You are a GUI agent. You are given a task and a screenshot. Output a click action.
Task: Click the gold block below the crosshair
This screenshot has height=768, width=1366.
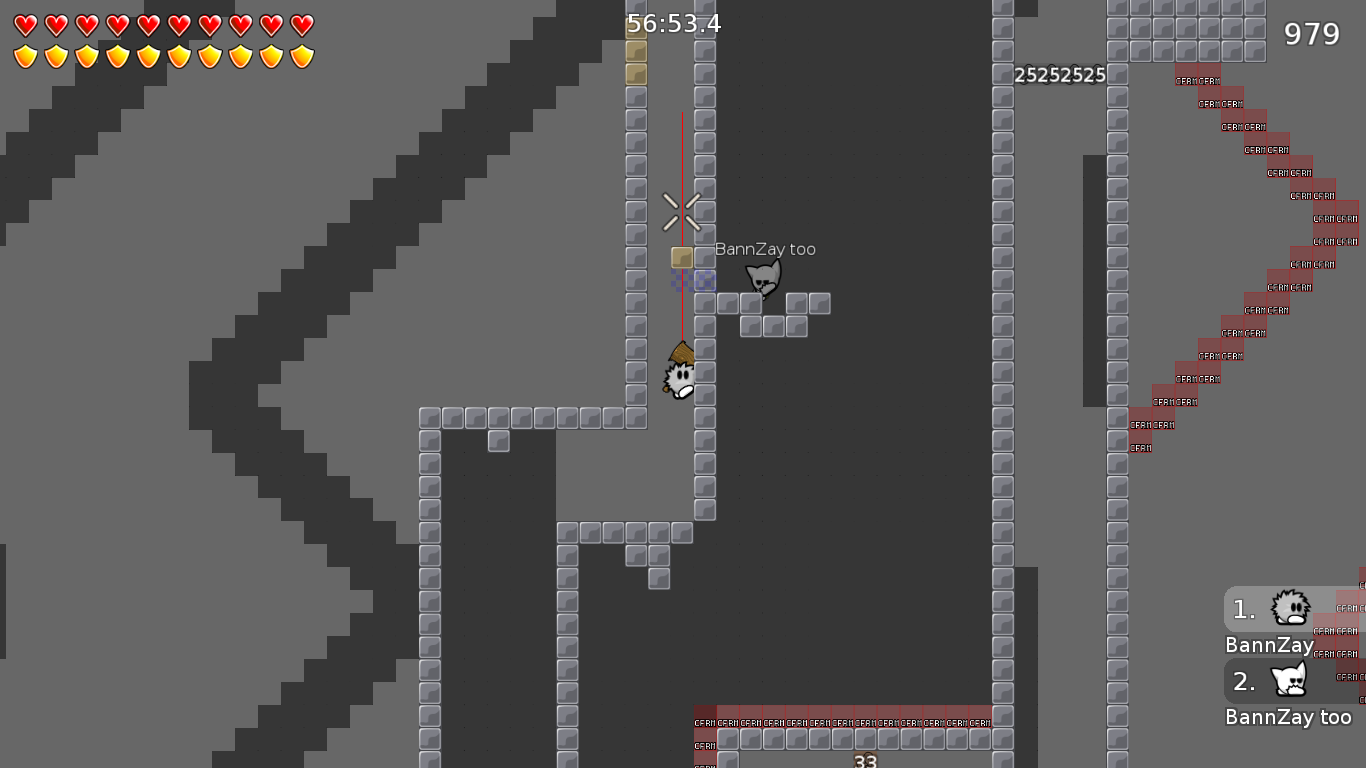681,257
